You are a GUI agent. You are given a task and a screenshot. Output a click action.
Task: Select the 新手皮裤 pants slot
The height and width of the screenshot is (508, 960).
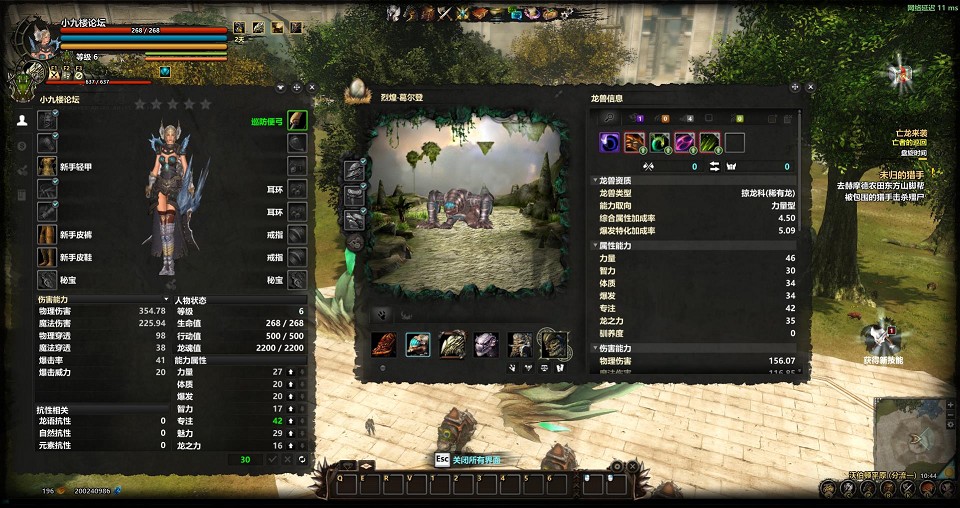(x=48, y=234)
